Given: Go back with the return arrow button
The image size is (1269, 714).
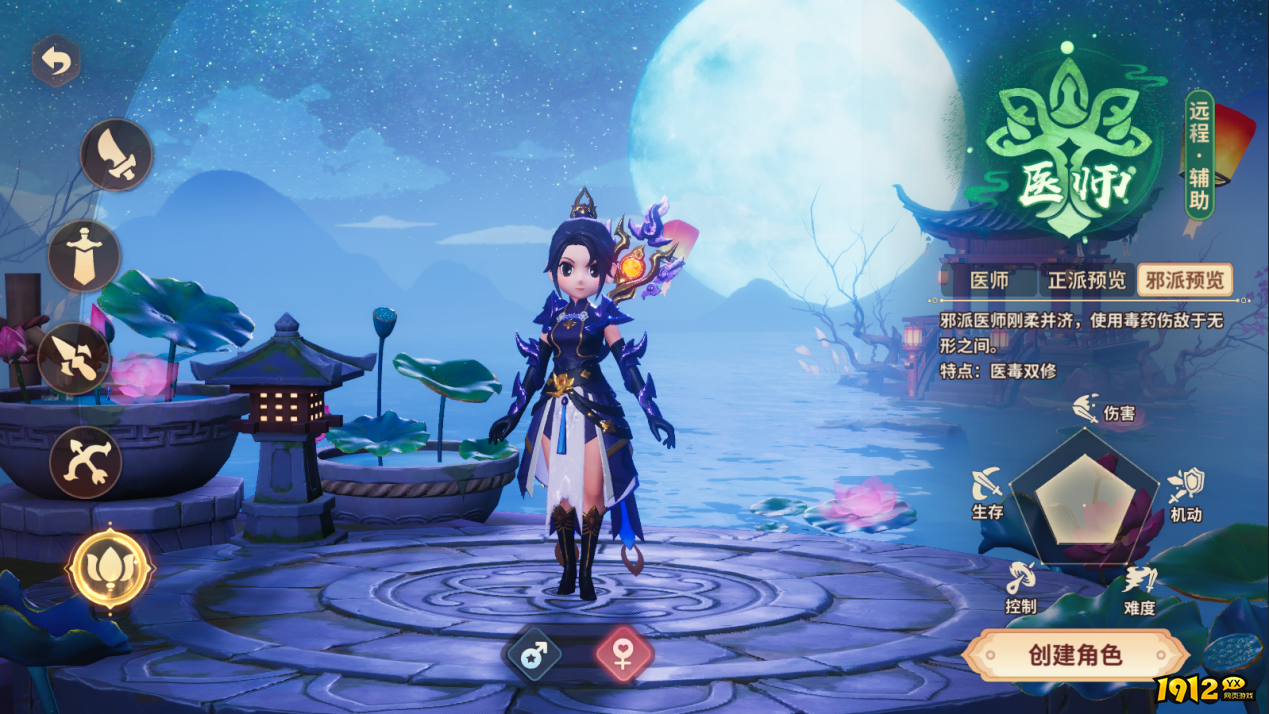Looking at the screenshot, I should 56,64.
